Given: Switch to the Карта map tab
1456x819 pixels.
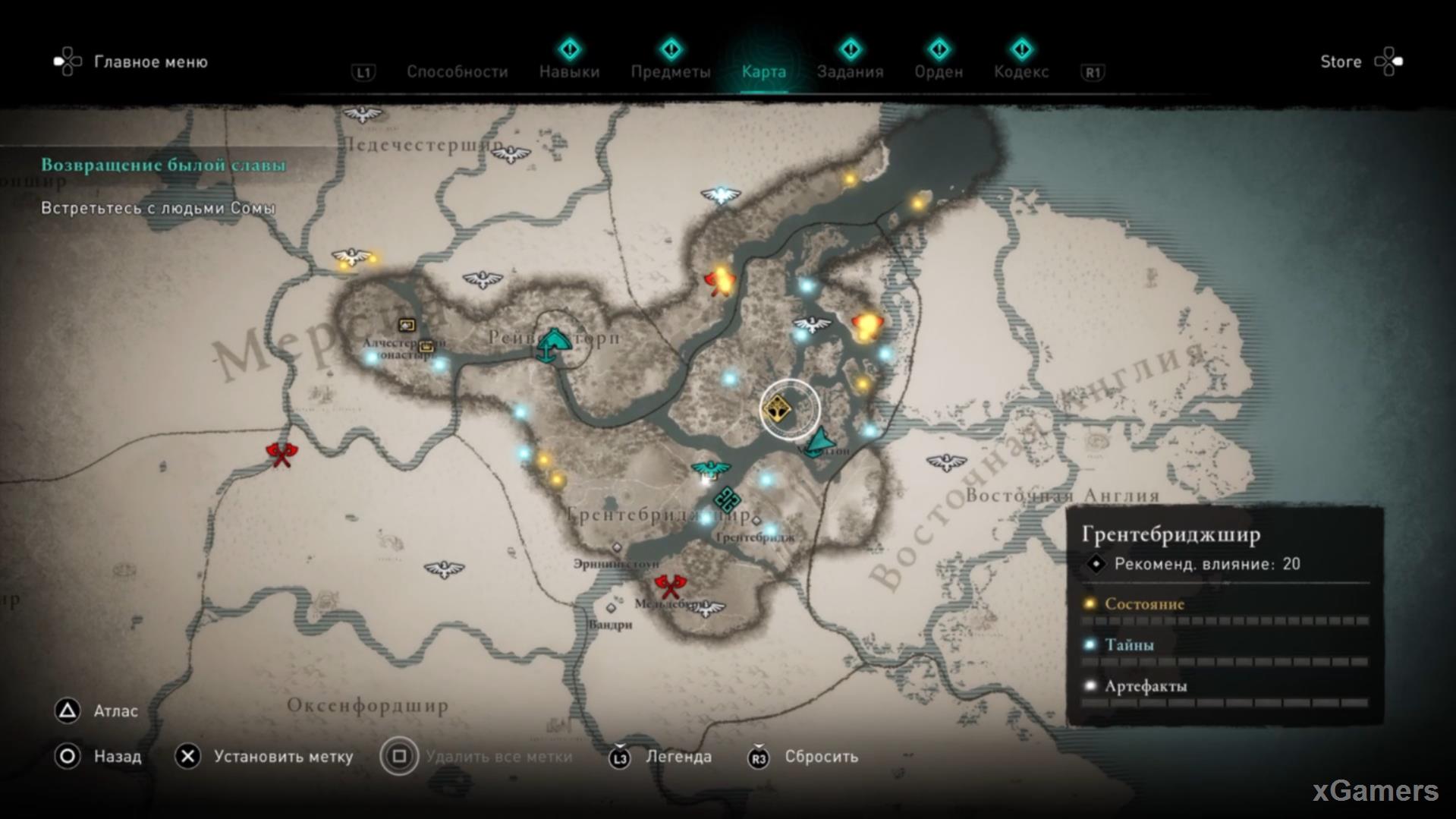Looking at the screenshot, I should pos(763,72).
